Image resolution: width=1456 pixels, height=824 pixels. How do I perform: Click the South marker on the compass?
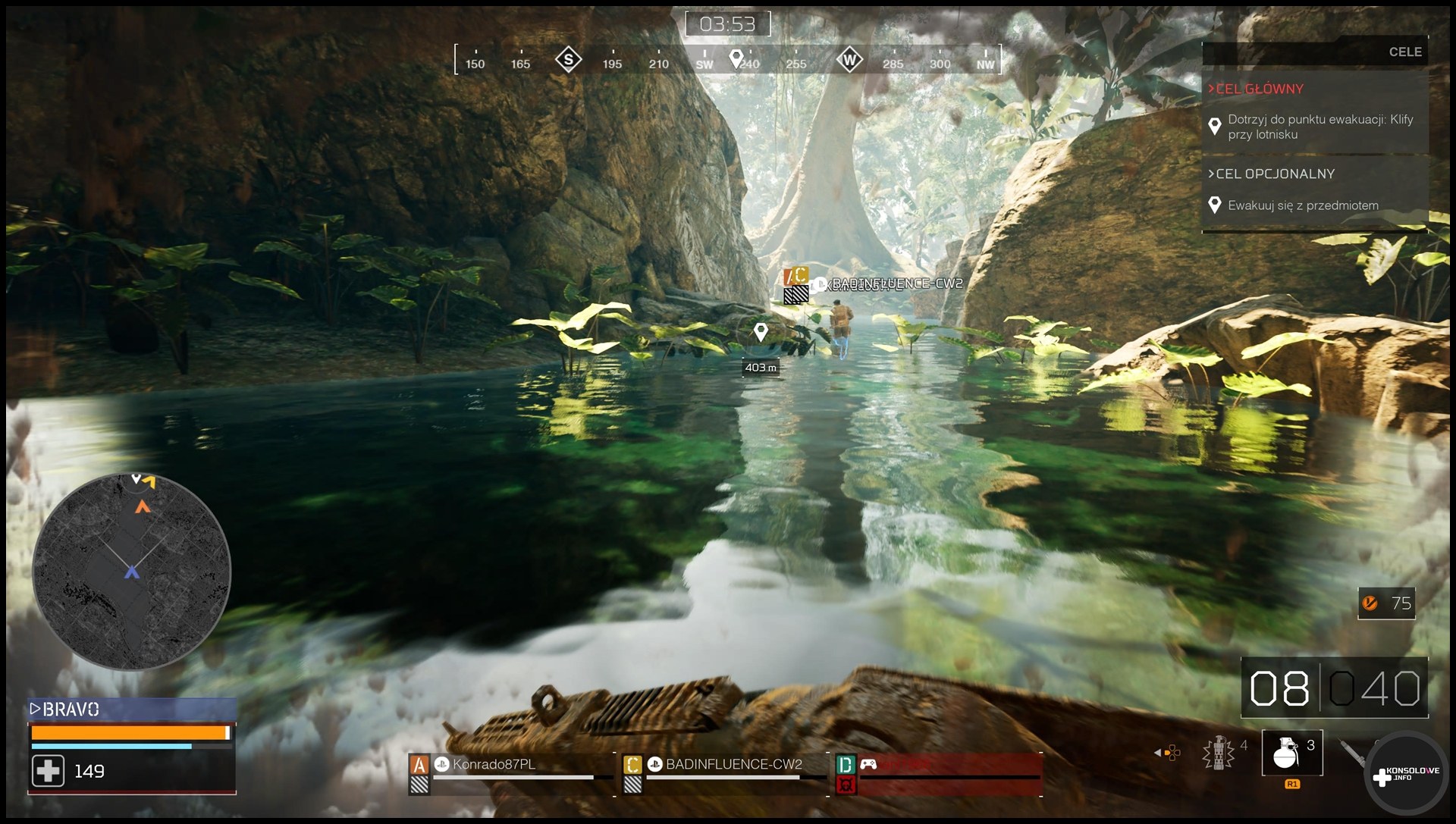568,60
